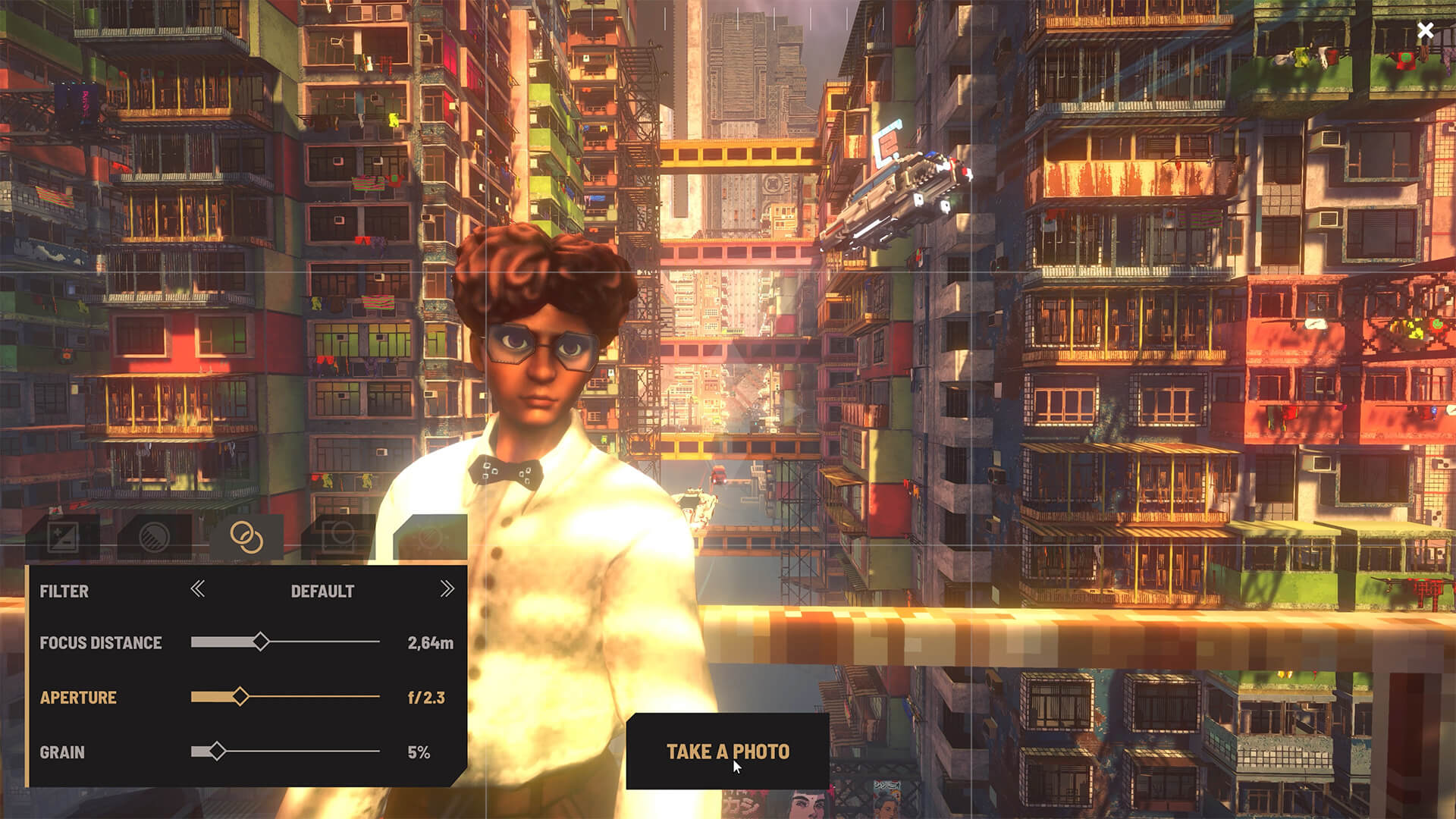The height and width of the screenshot is (819, 1456).
Task: Close the photo mode
Action: pos(1425,30)
